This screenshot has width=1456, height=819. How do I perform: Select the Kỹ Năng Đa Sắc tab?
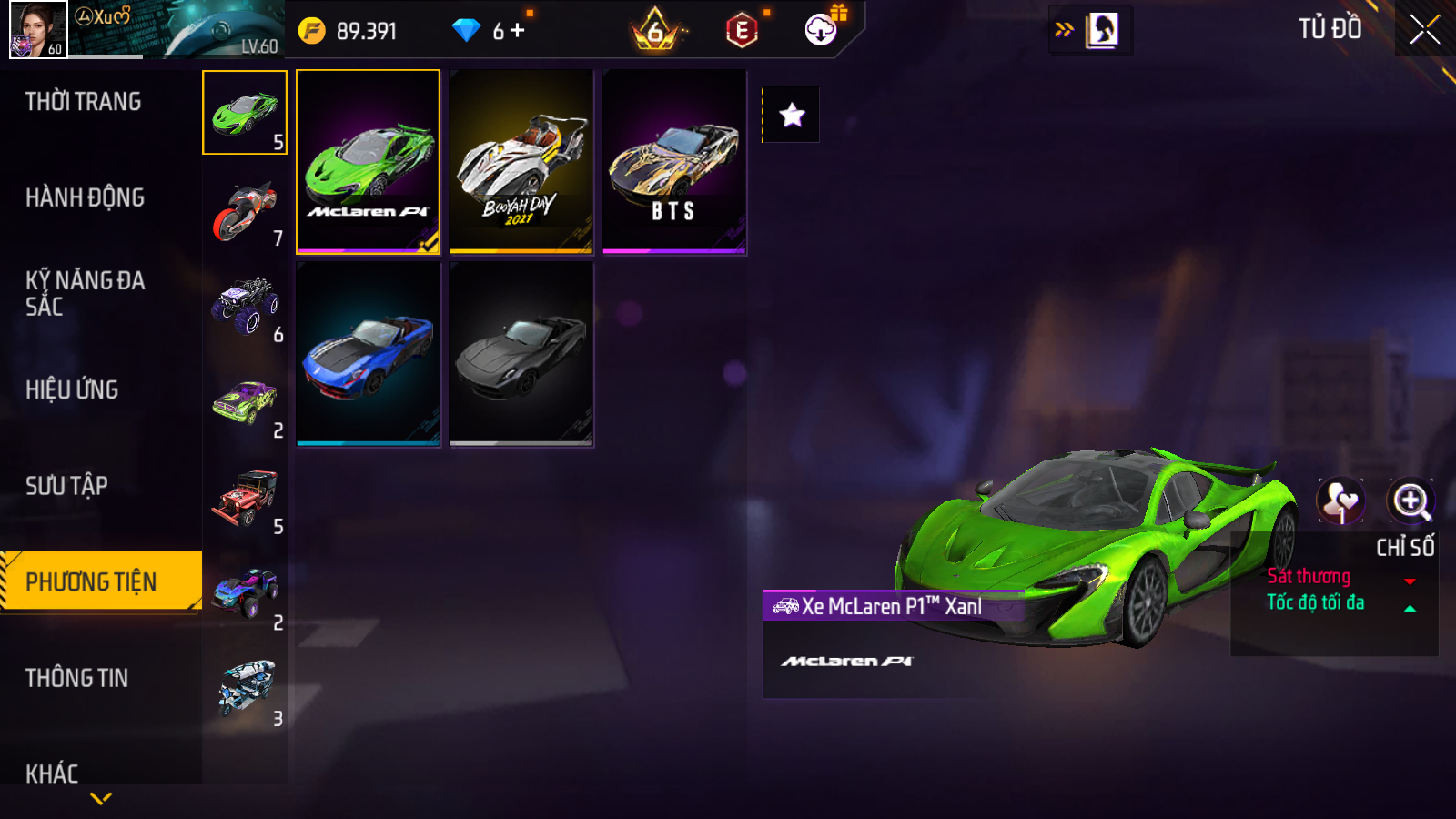point(85,293)
